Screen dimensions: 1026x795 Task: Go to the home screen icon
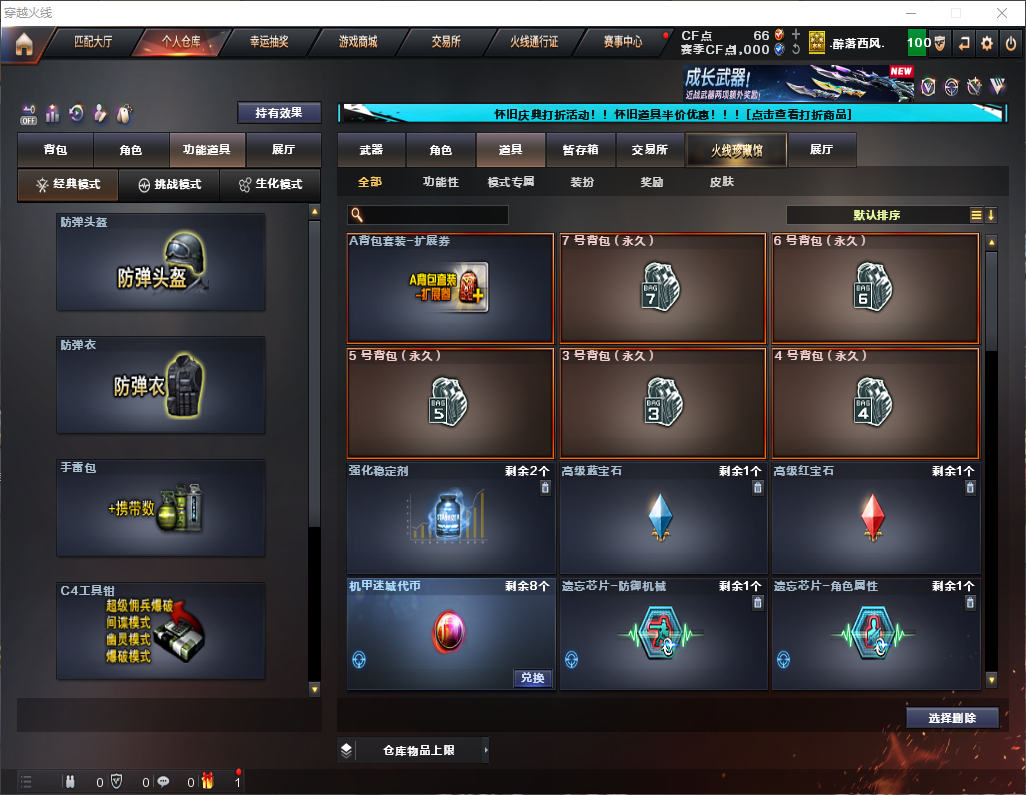(x=23, y=44)
